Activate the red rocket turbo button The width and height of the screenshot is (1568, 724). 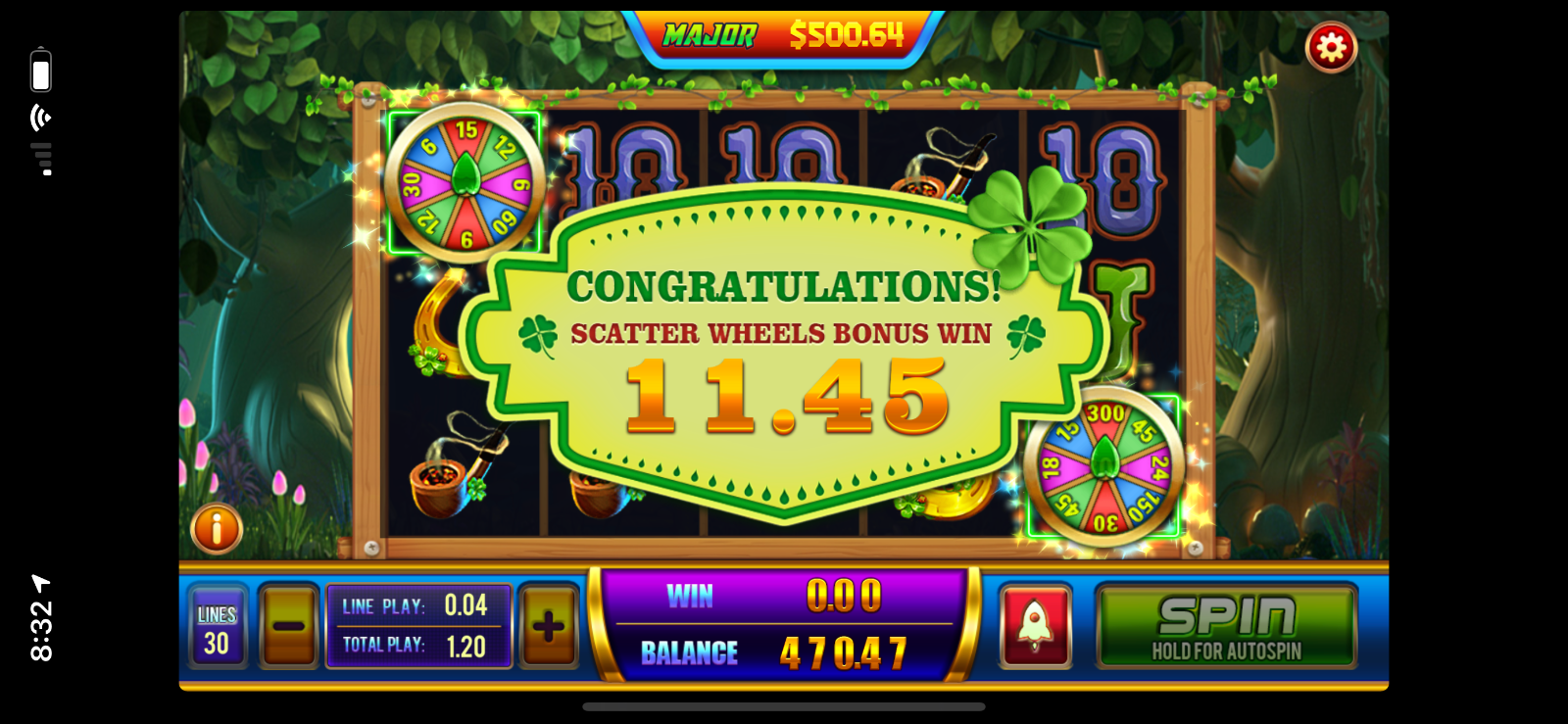(x=1035, y=627)
